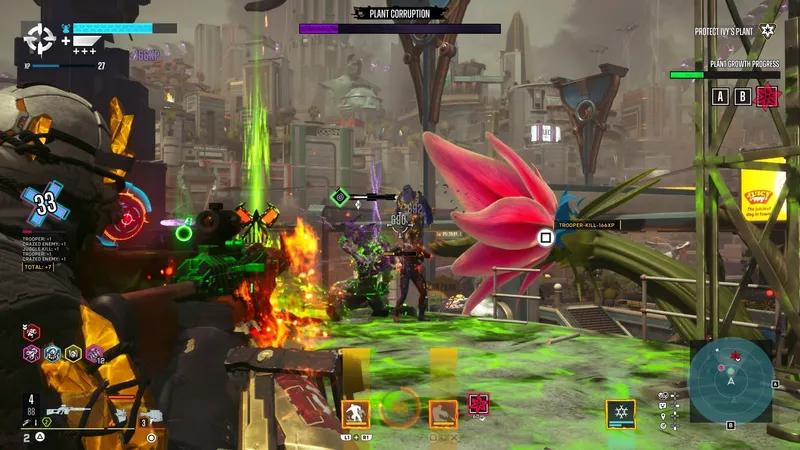Click the crosshair character portrait icon
Viewport: 800px width, 450px height.
tap(40, 39)
